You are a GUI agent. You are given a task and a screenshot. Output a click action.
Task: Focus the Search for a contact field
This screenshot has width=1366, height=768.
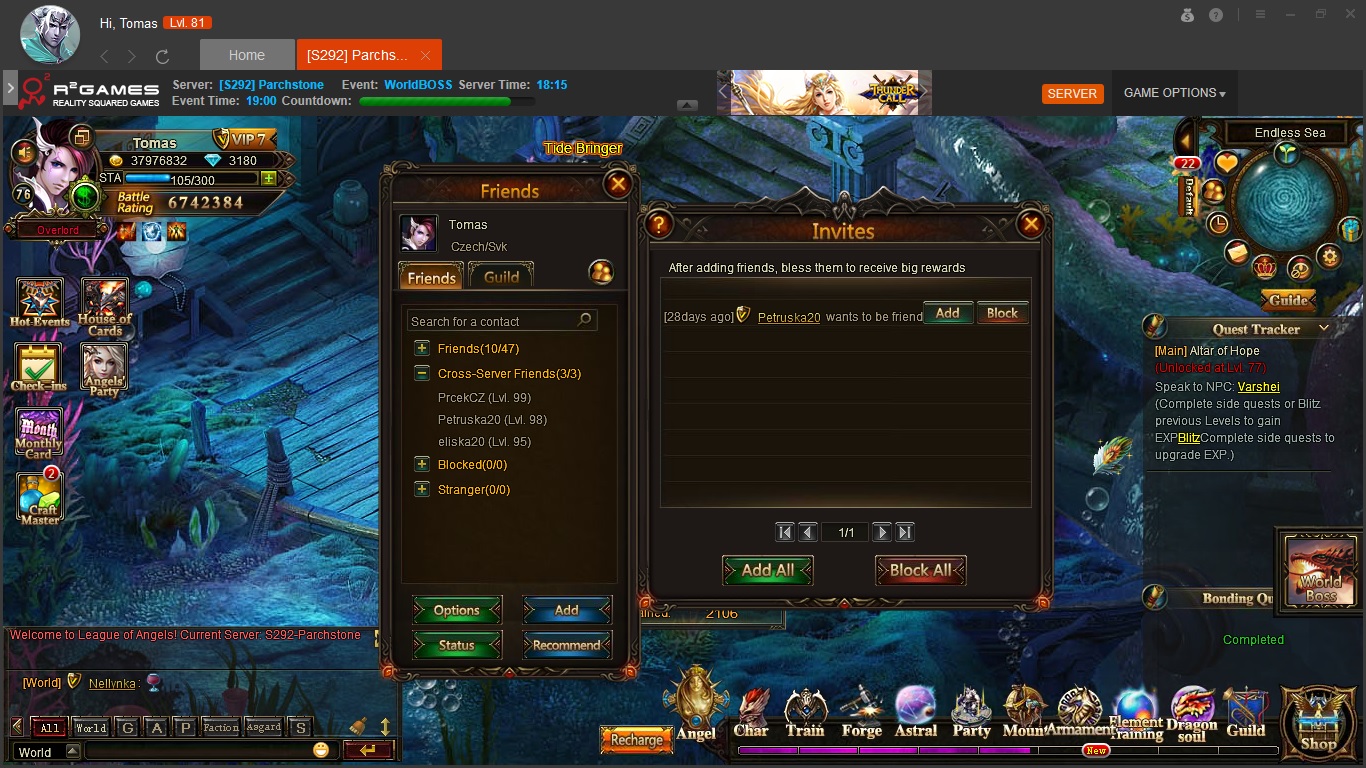(x=492, y=321)
